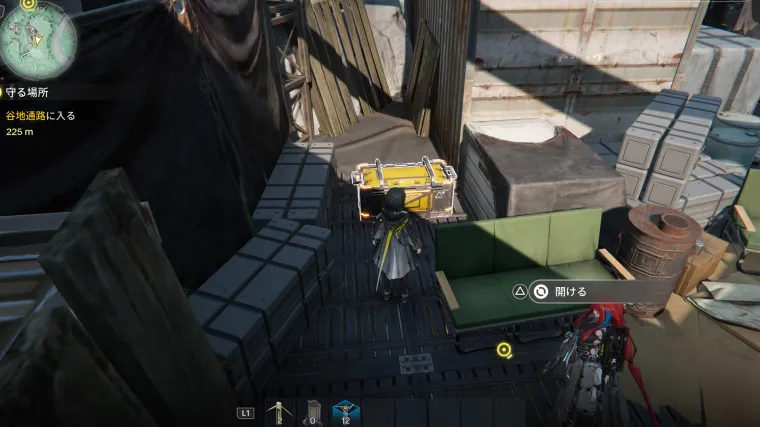
Task: Select the grey tower item slot
Action: pos(314,411)
